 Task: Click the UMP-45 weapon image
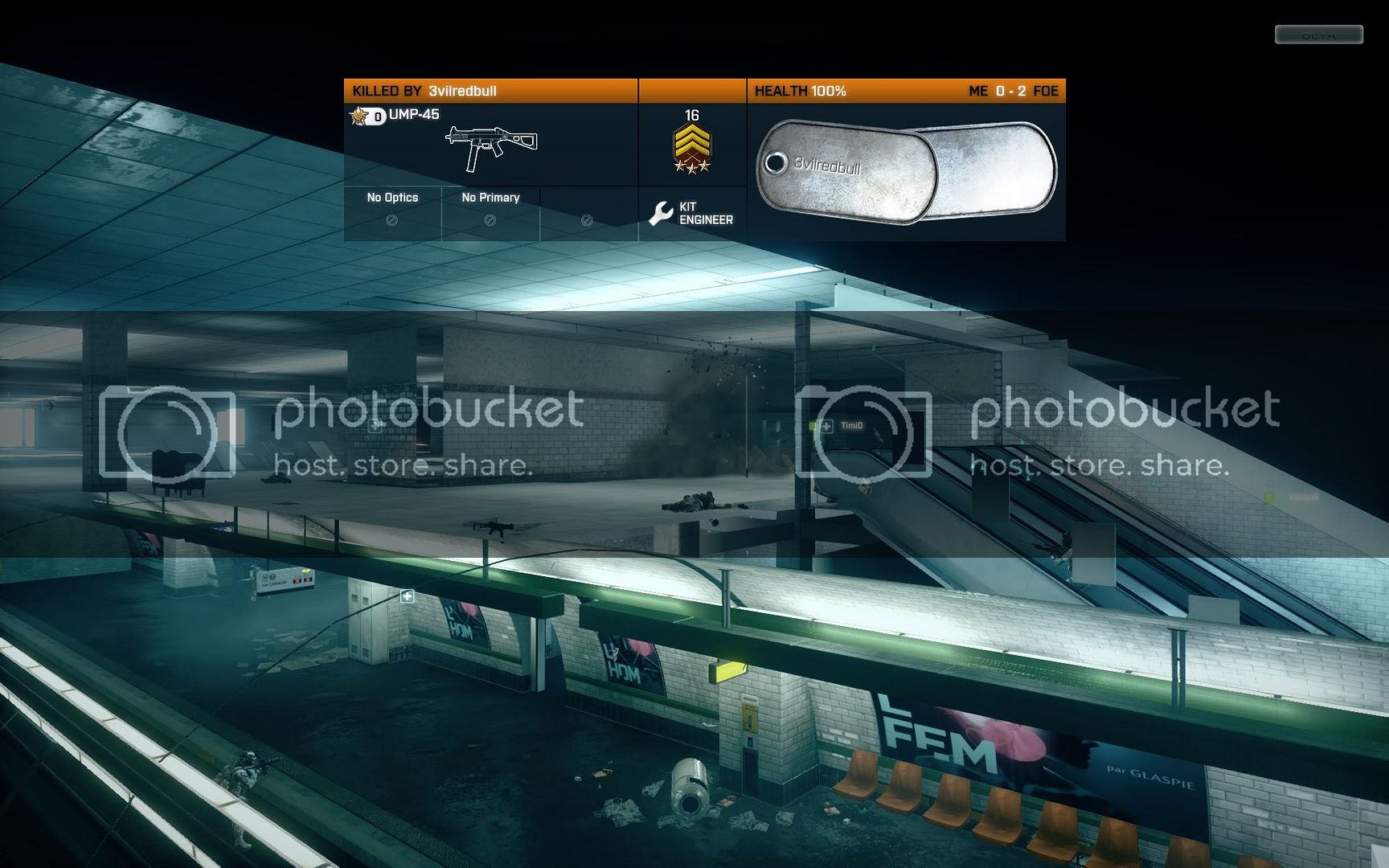click(x=491, y=147)
